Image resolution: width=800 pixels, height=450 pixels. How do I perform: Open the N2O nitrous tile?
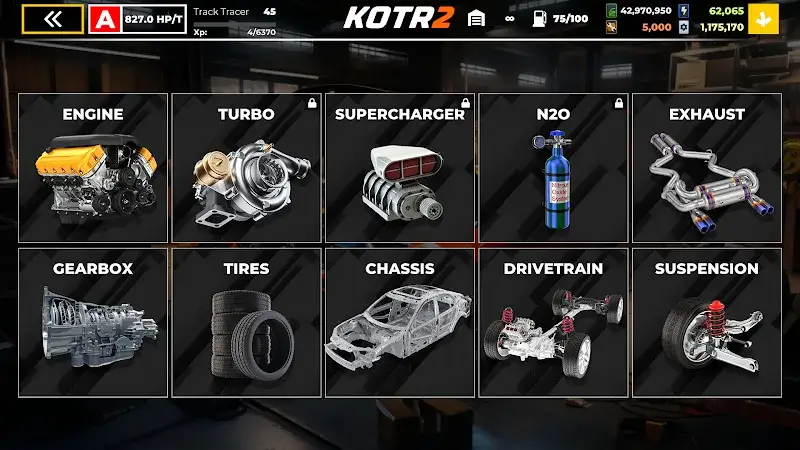point(553,167)
